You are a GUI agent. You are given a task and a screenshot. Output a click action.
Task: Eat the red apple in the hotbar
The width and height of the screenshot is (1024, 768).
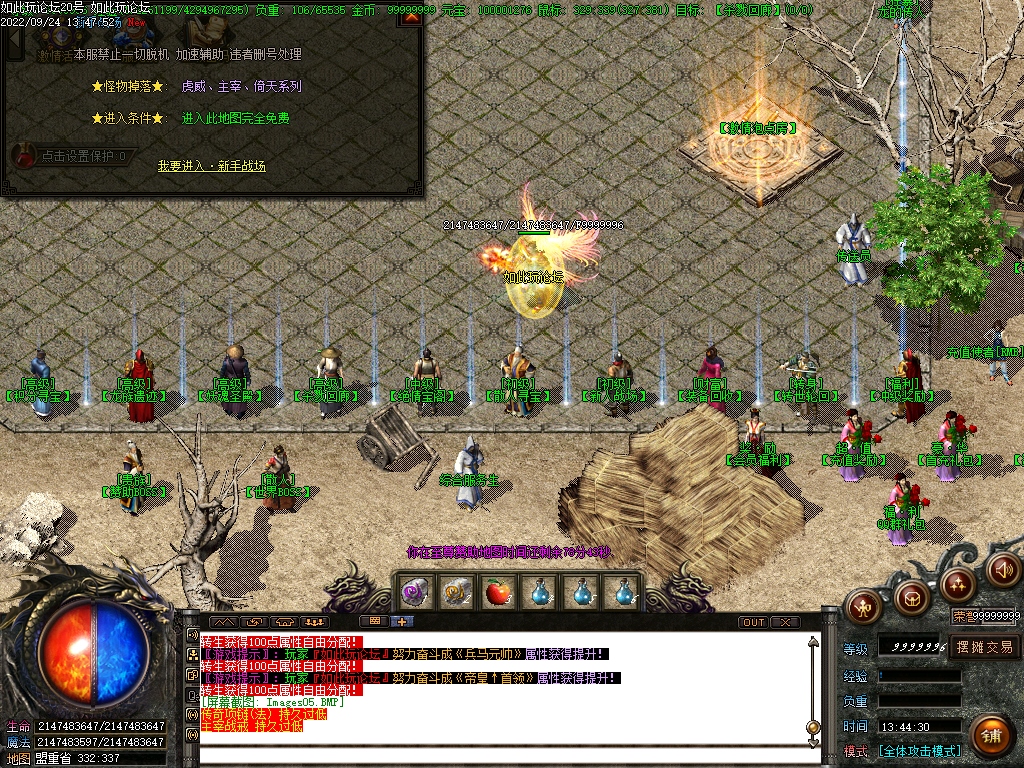tap(498, 593)
